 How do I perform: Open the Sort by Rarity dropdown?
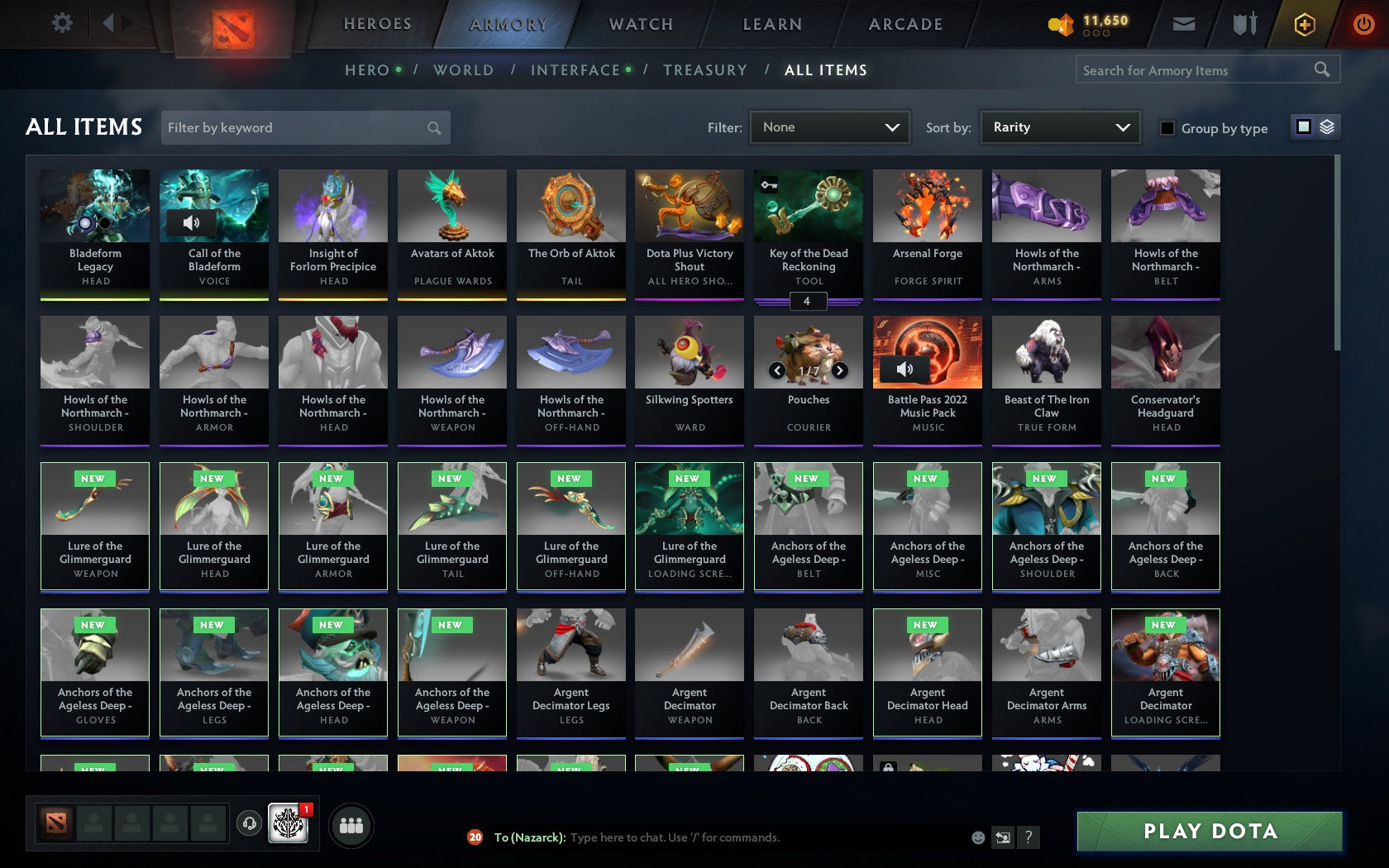(x=1059, y=127)
